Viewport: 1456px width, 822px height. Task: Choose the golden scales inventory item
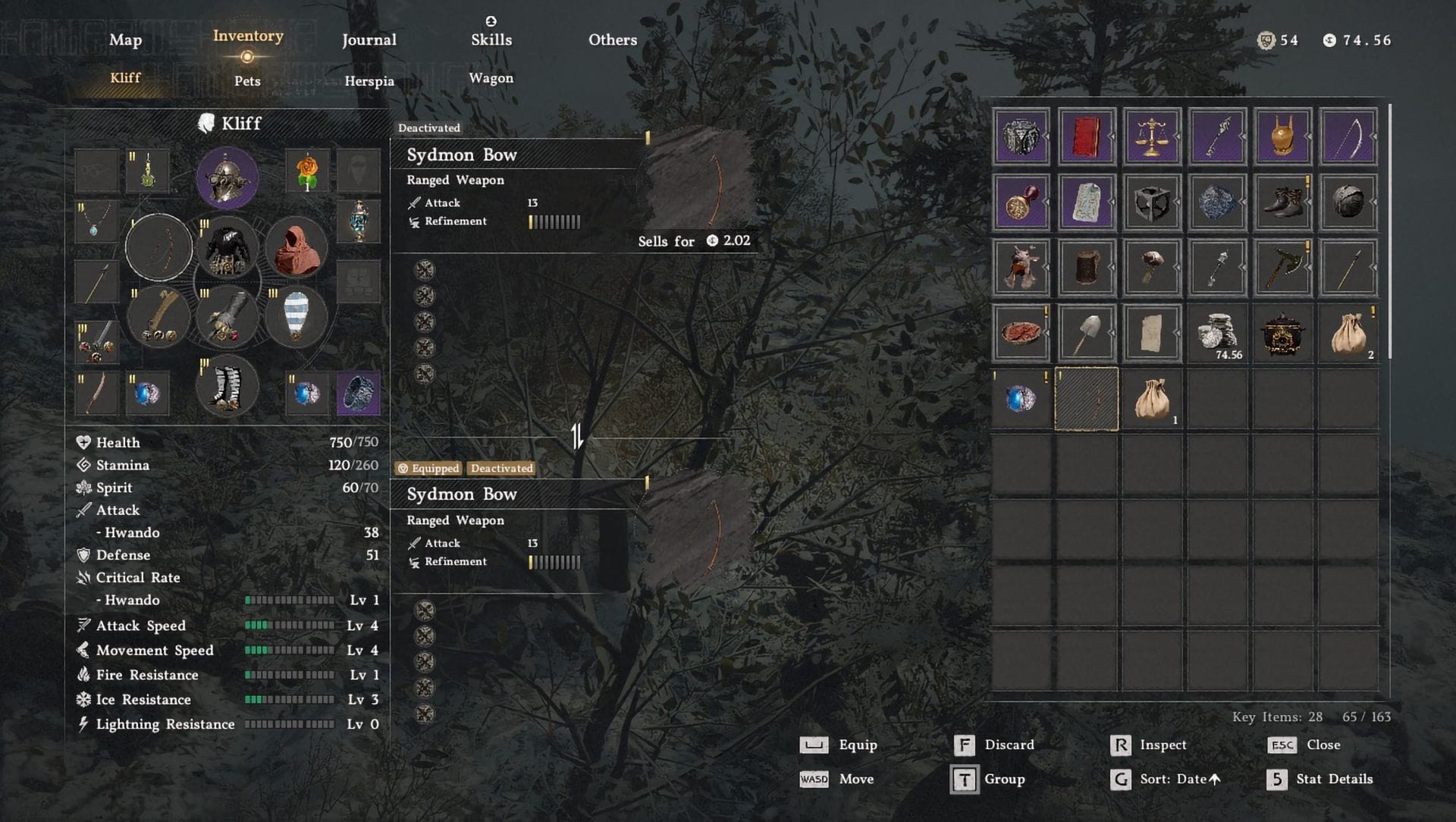(x=1151, y=137)
